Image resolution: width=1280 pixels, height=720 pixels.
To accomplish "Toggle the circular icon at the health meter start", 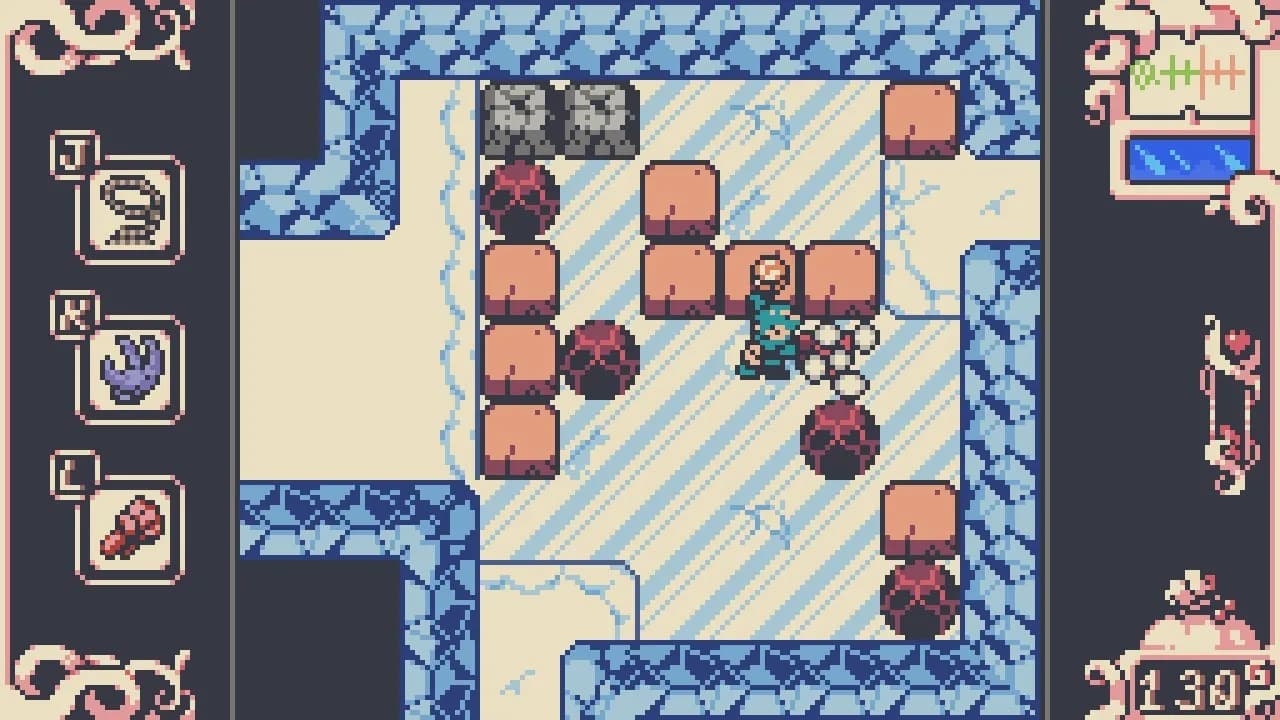I will pos(1142,70).
